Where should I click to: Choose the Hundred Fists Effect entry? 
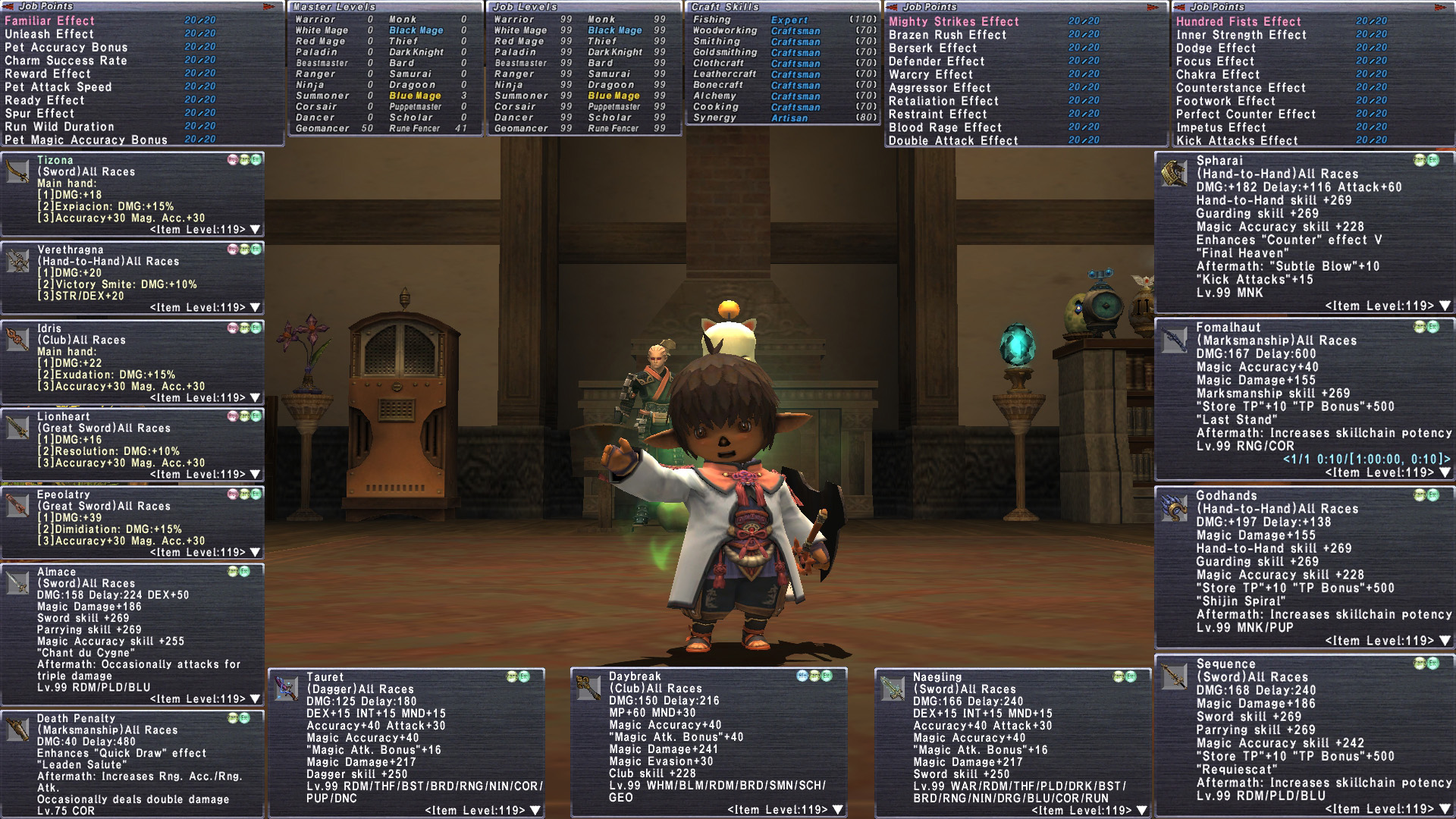click(1238, 21)
